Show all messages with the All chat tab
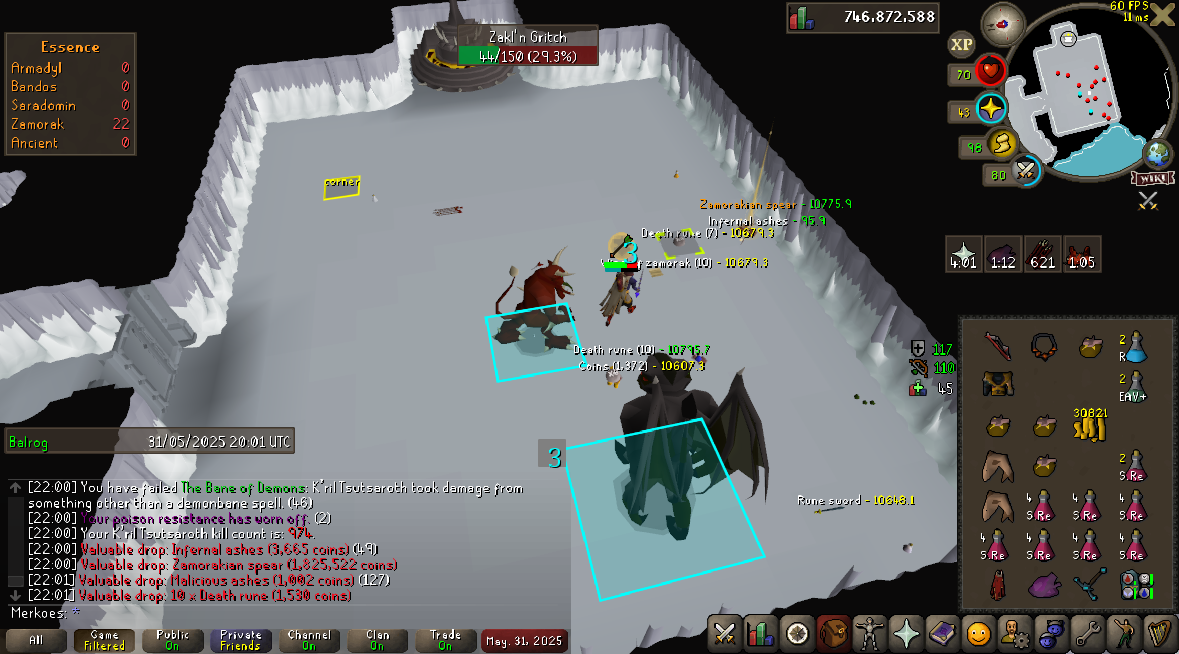Image resolution: width=1179 pixels, height=654 pixels. tap(36, 640)
